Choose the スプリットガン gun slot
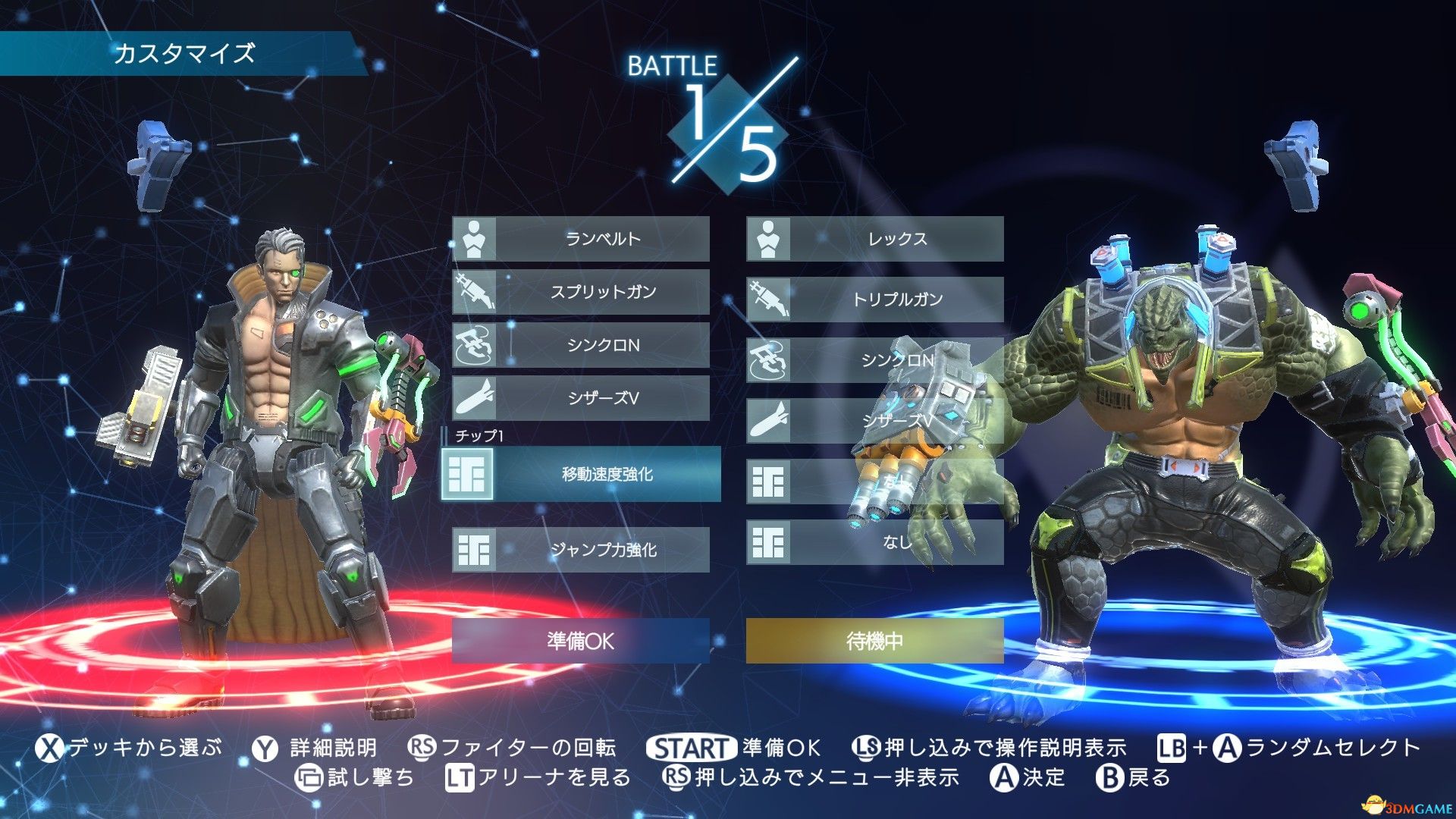Viewport: 1456px width, 819px height. point(581,292)
